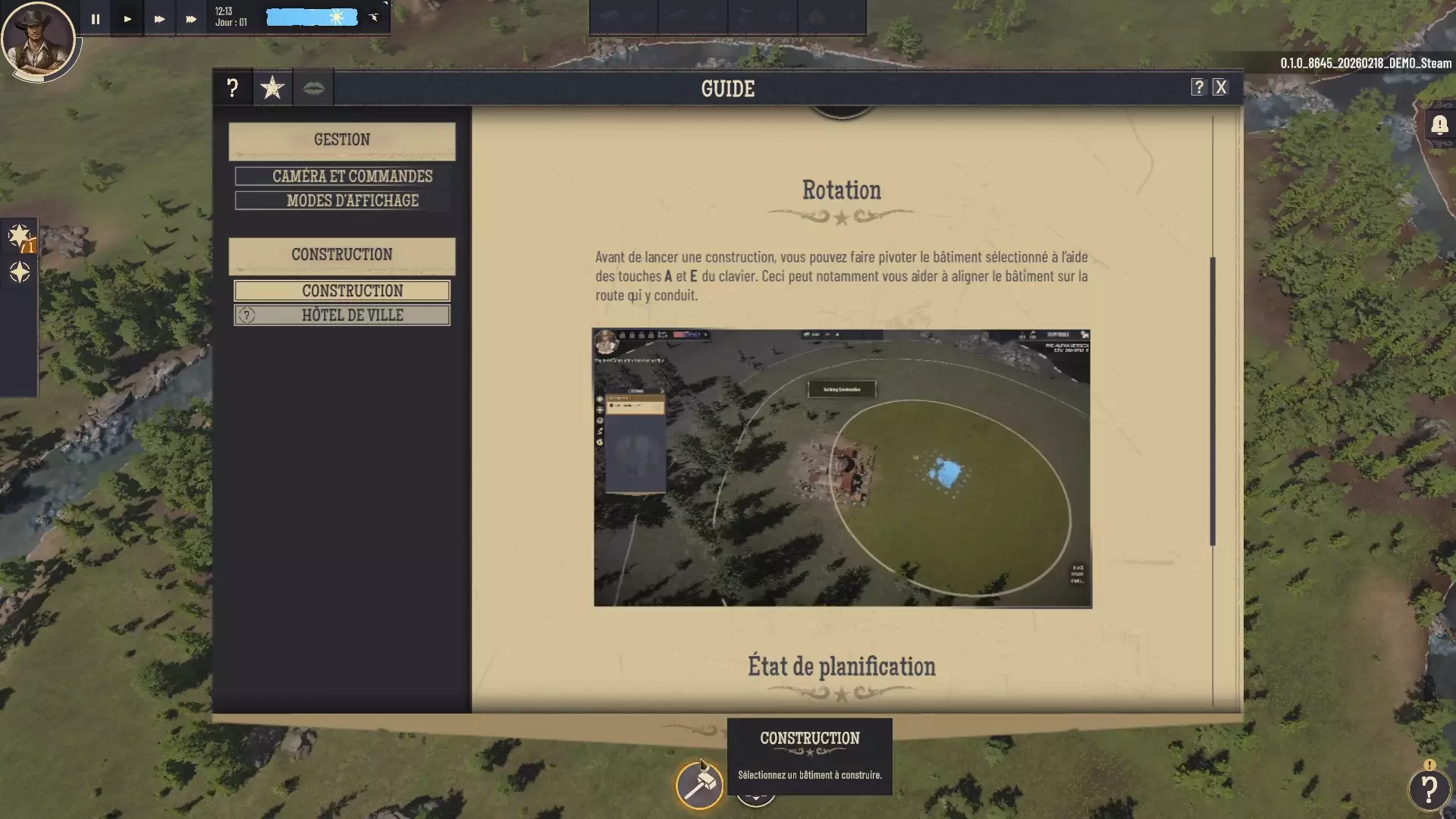Screen dimensions: 1456x819
Task: Switch to the question mark tab in the Guide
Action: (x=232, y=87)
